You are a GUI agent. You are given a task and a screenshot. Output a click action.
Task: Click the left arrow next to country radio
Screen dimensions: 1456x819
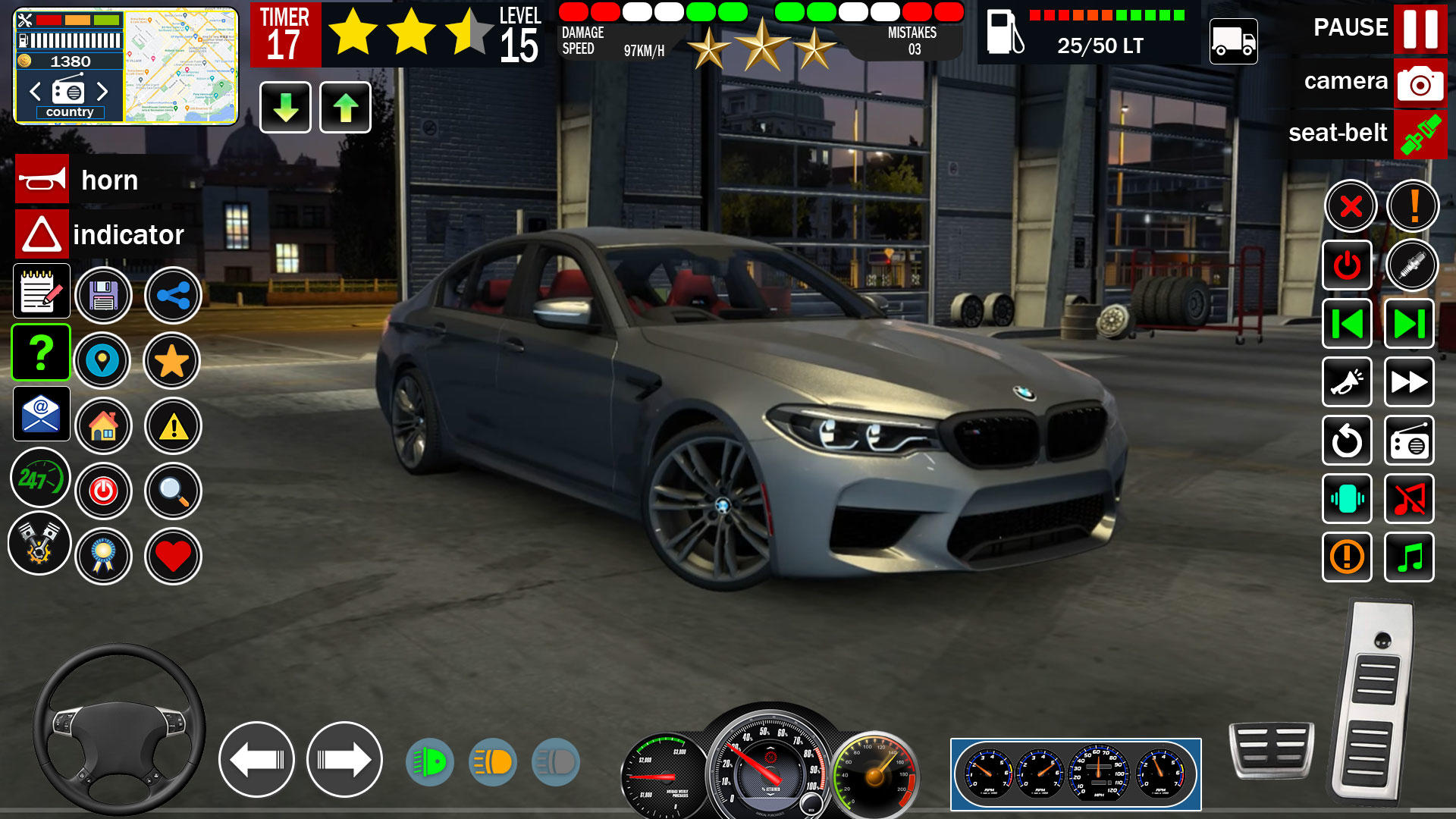point(33,91)
